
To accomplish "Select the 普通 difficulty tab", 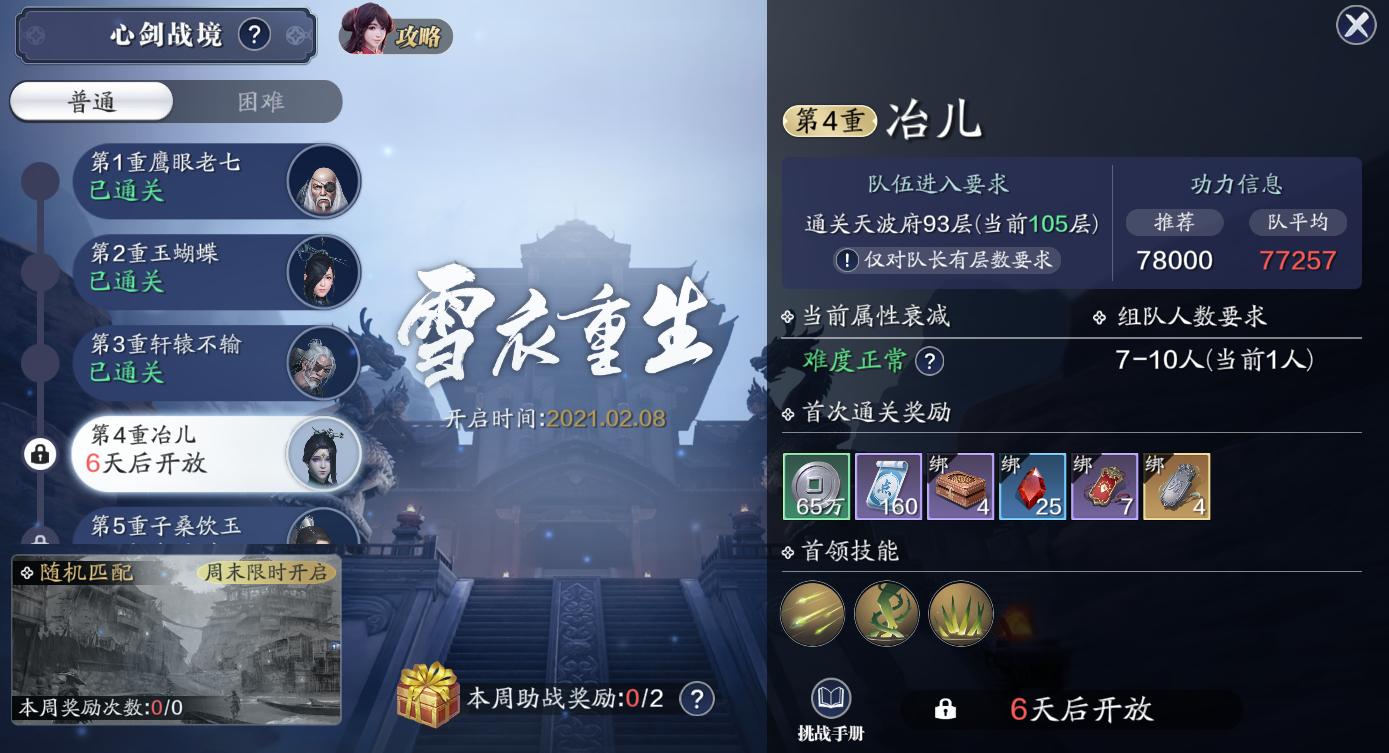I will tap(90, 101).
